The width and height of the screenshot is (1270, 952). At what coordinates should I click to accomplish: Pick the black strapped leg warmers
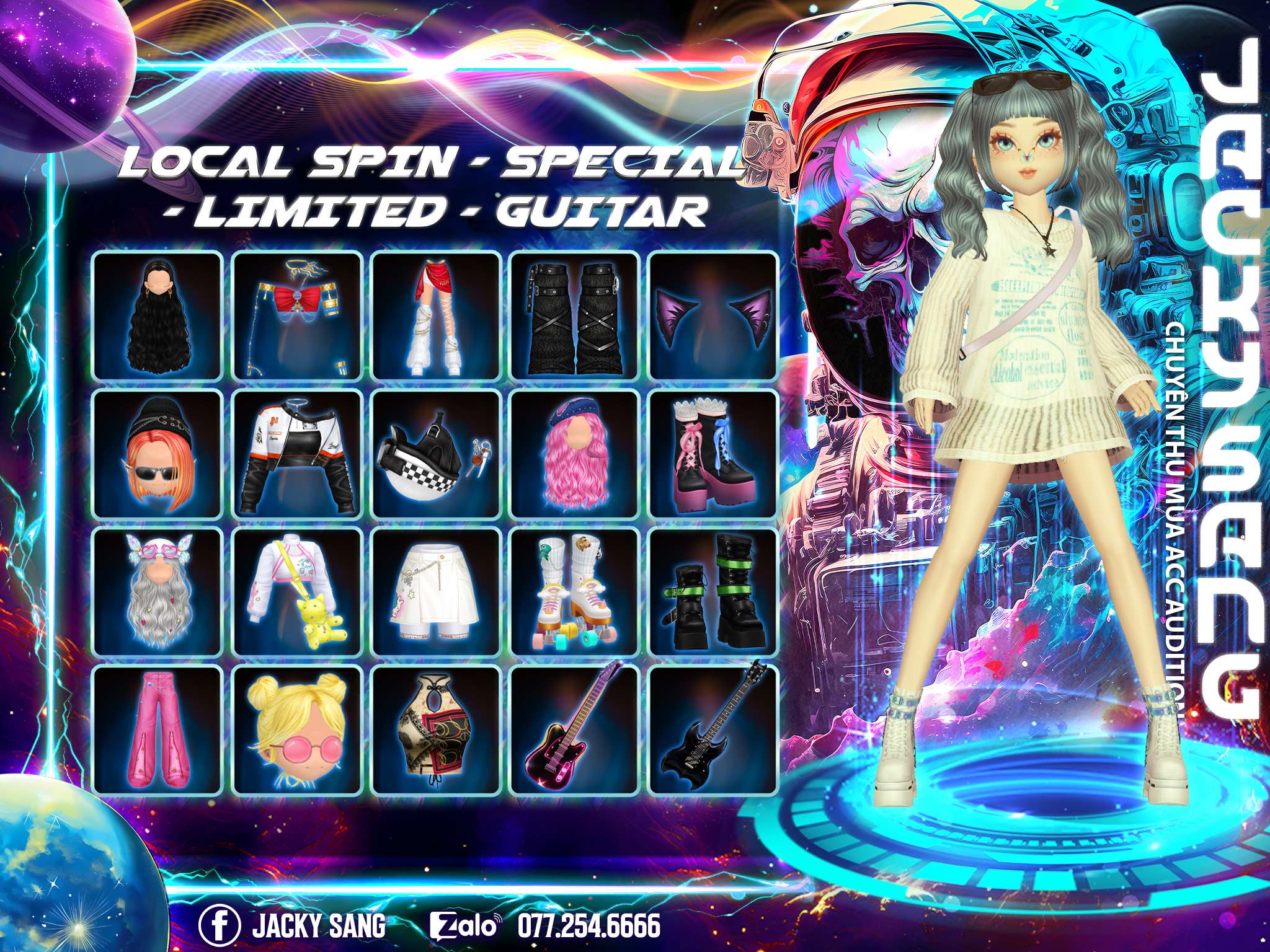[x=575, y=316]
